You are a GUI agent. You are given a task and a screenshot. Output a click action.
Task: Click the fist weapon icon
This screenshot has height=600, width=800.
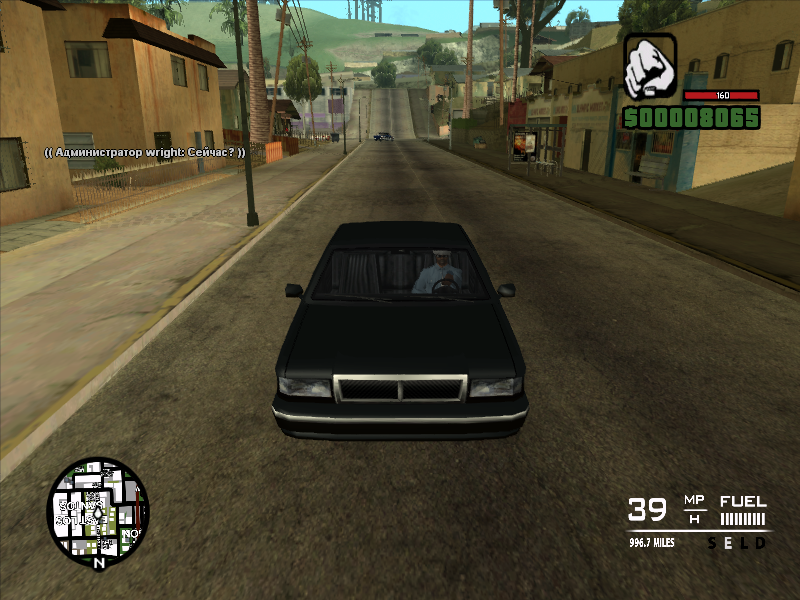[x=650, y=67]
